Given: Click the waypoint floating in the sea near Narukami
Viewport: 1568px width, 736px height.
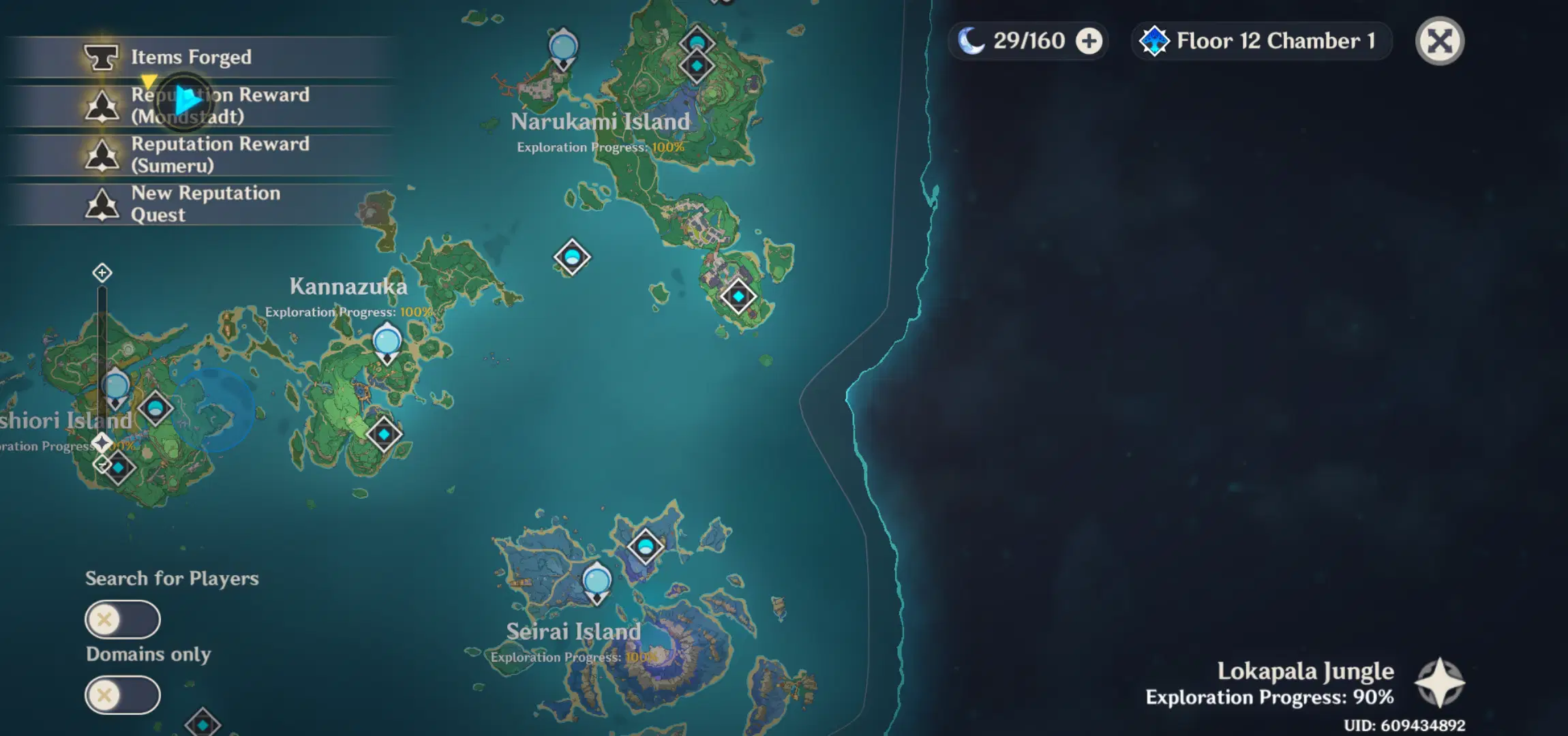Looking at the screenshot, I should pos(571,257).
